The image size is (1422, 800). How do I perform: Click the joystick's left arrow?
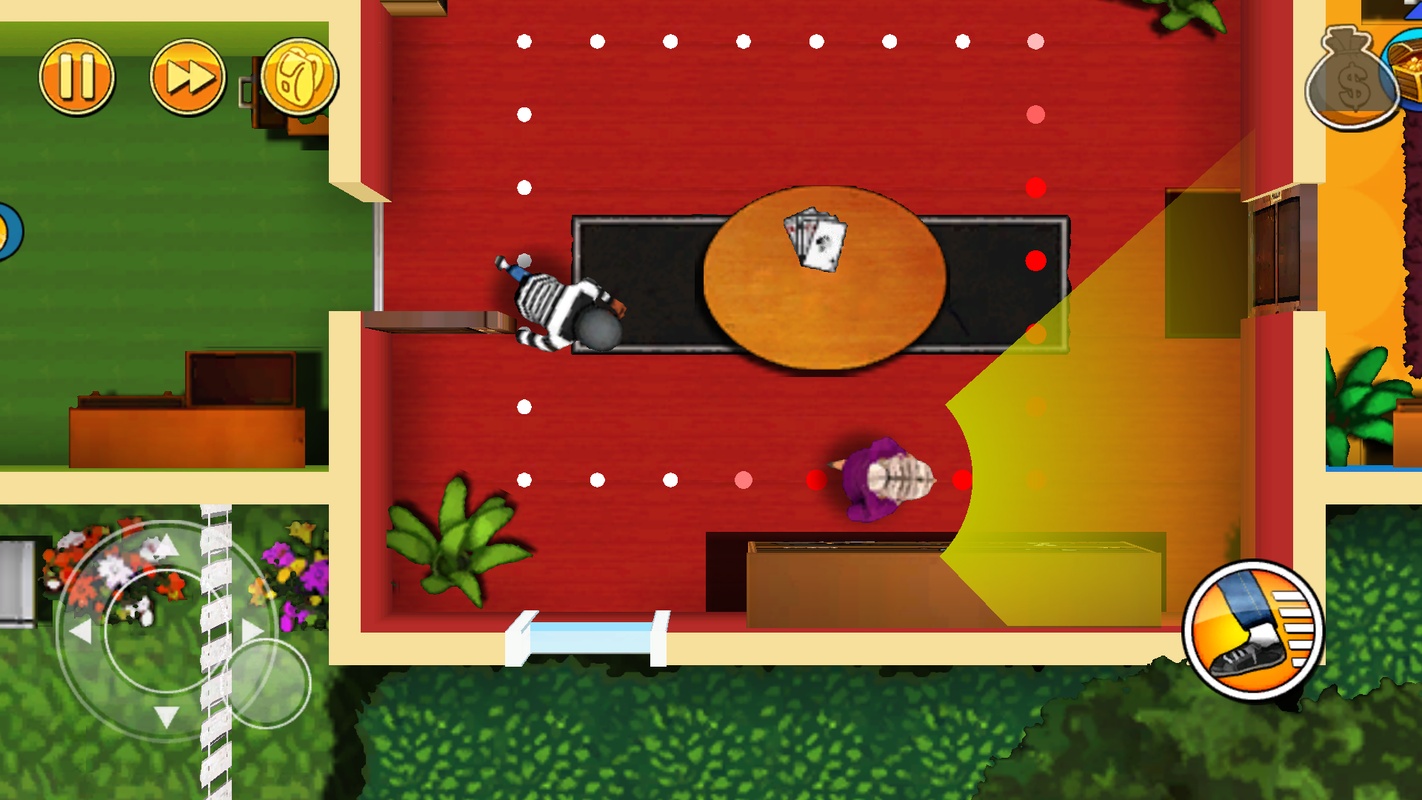80,631
